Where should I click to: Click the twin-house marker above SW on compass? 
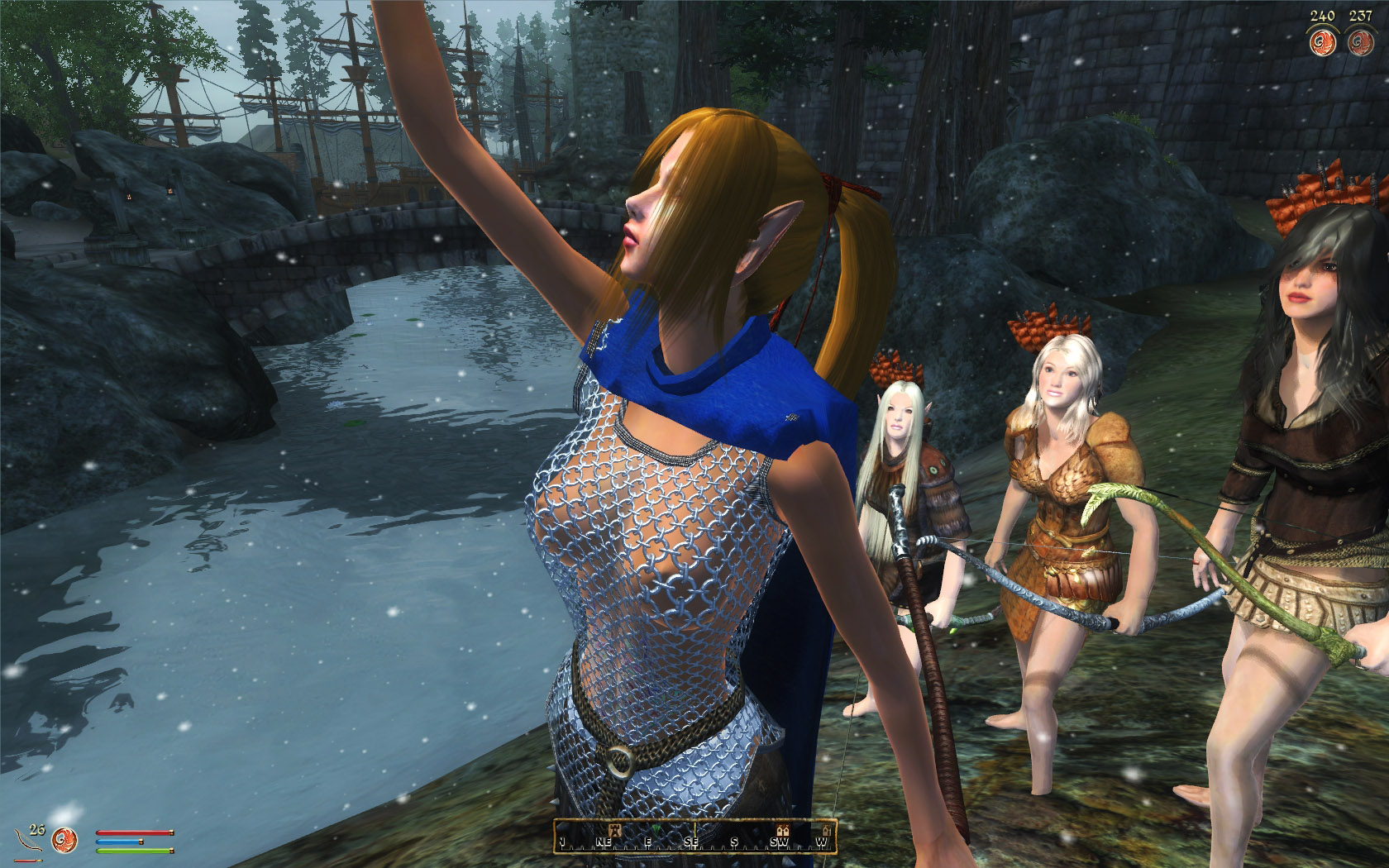[x=781, y=831]
